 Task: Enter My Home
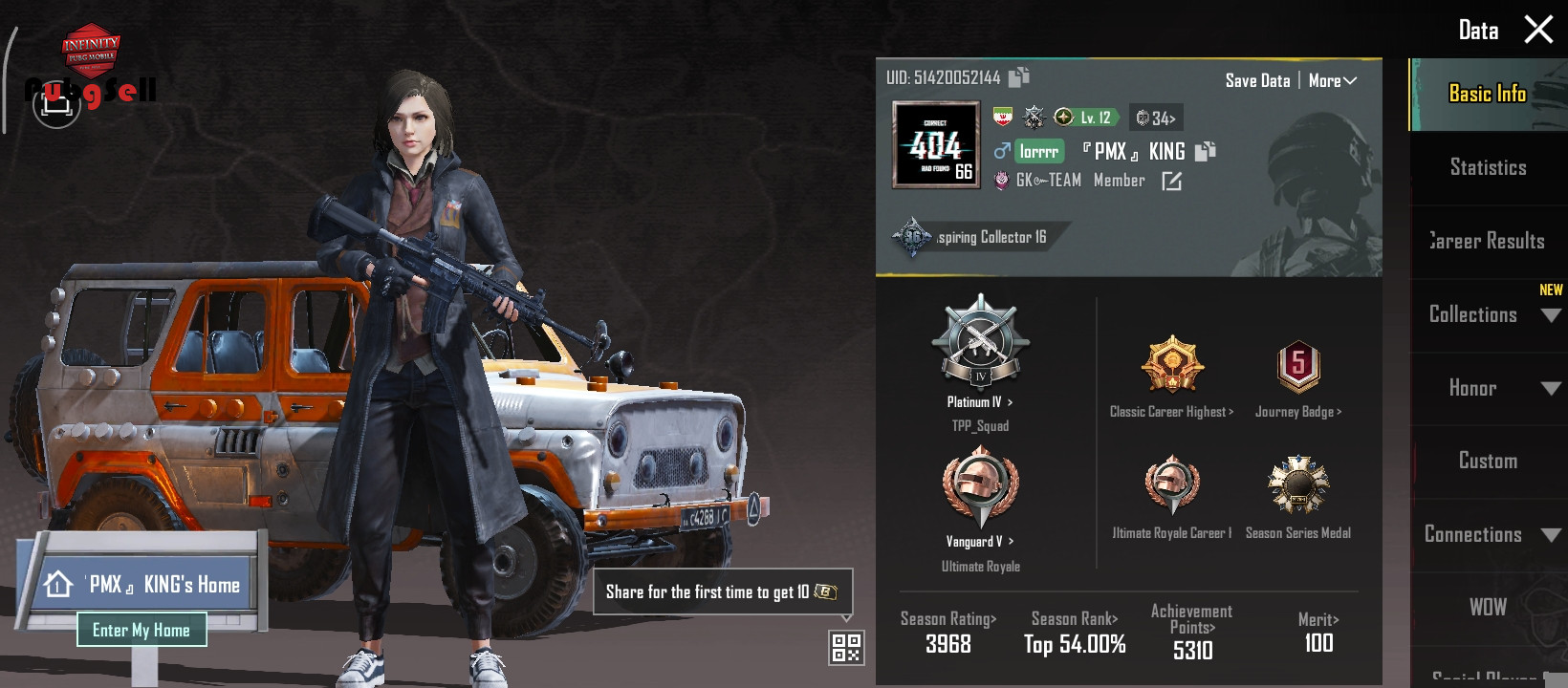click(142, 630)
